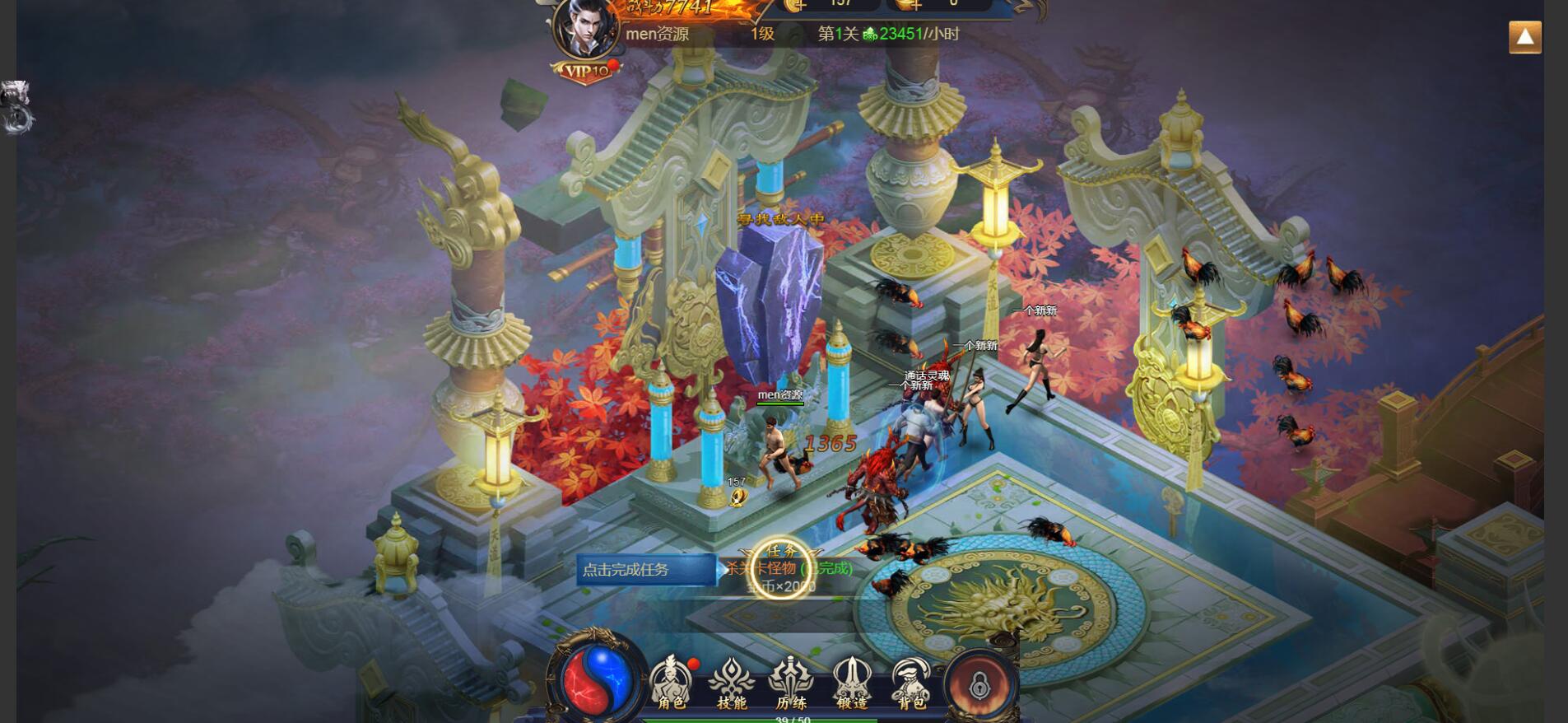This screenshot has height=723, width=1568.
Task: Open the 背包 backpack
Action: click(x=912, y=683)
